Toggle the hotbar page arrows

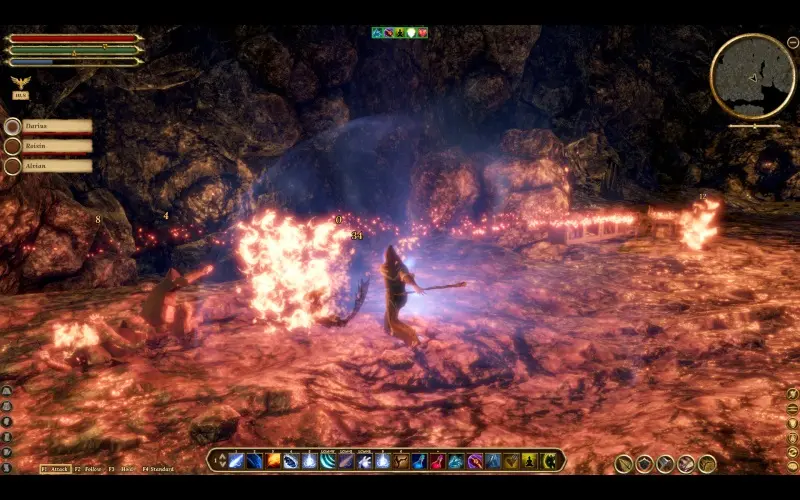coord(220,461)
